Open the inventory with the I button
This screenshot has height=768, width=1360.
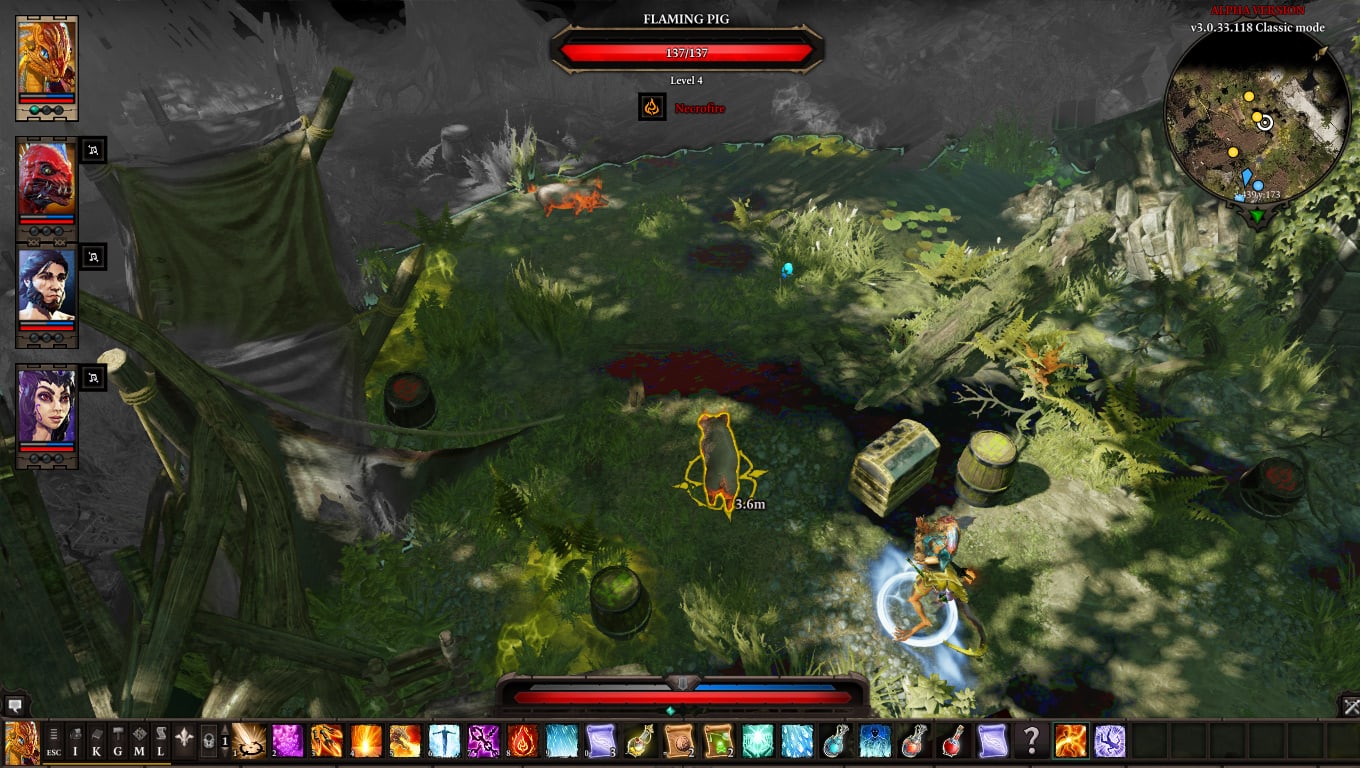(75, 741)
